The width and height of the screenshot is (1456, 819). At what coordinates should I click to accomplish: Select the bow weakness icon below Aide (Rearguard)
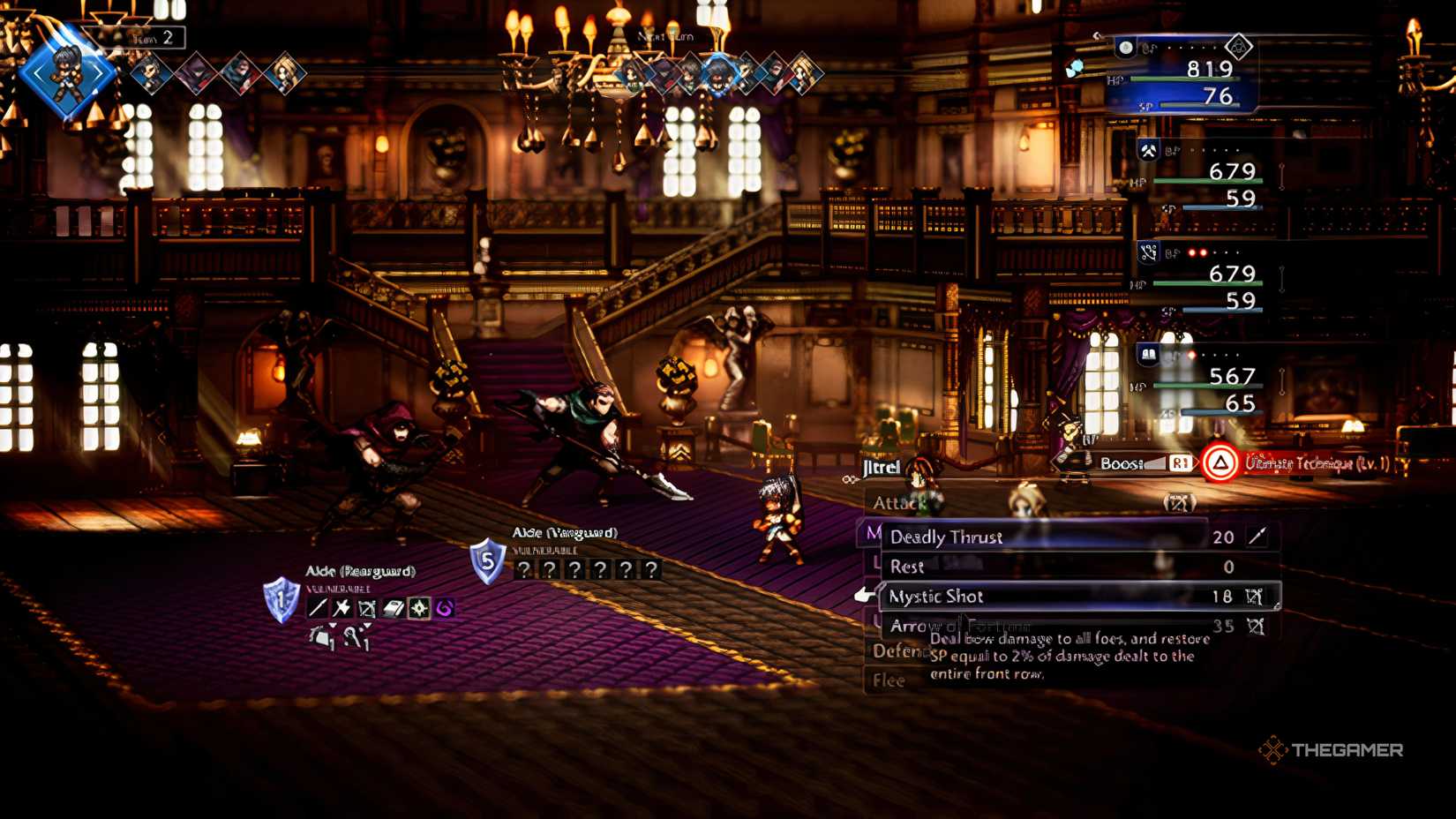(x=366, y=609)
